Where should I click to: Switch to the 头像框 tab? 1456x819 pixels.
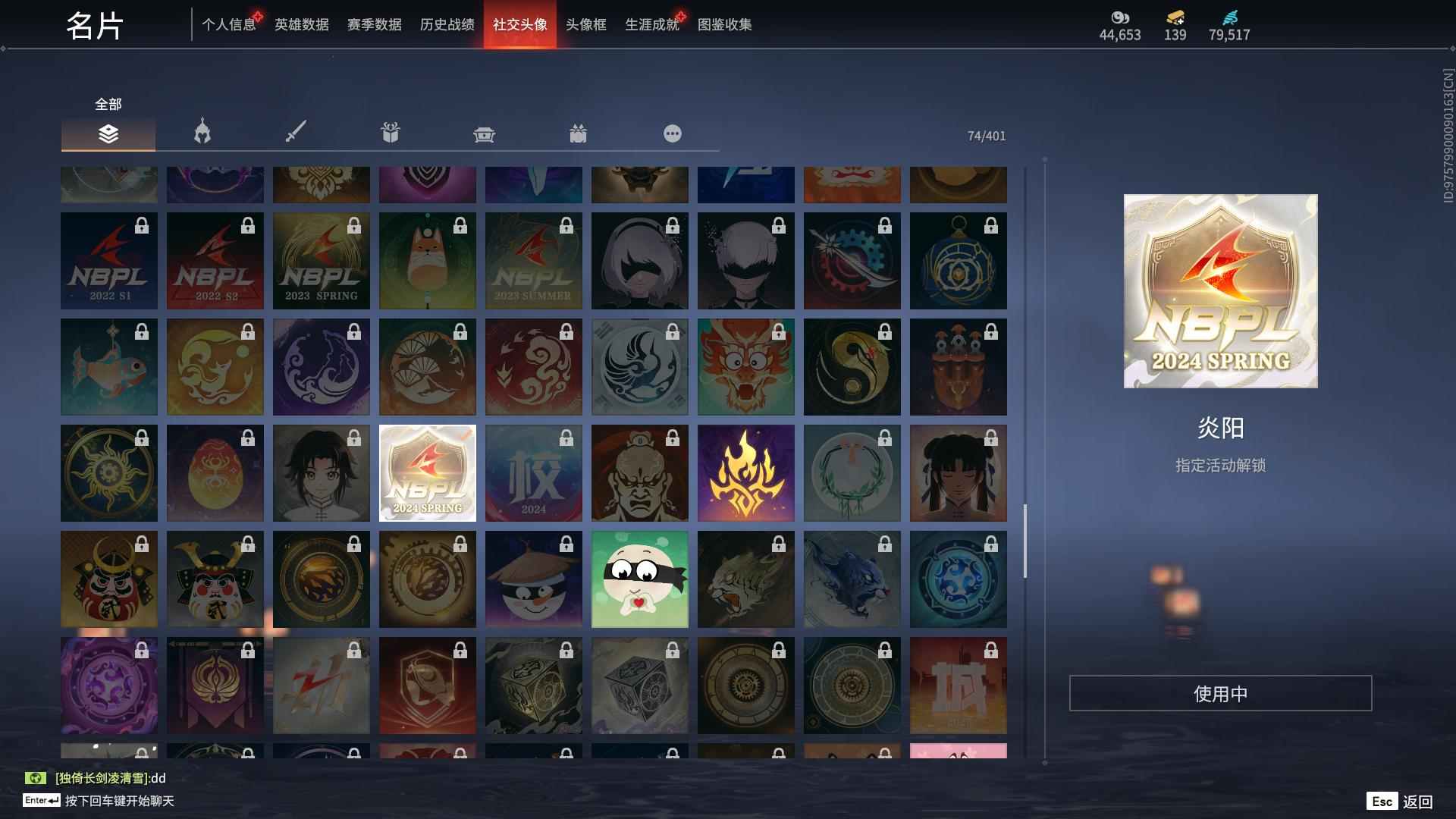click(584, 24)
